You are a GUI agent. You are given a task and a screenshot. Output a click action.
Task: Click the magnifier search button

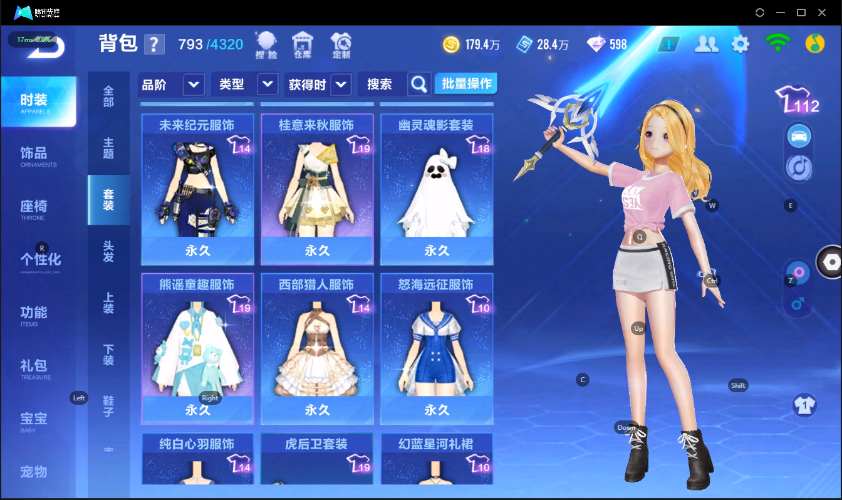(x=419, y=84)
